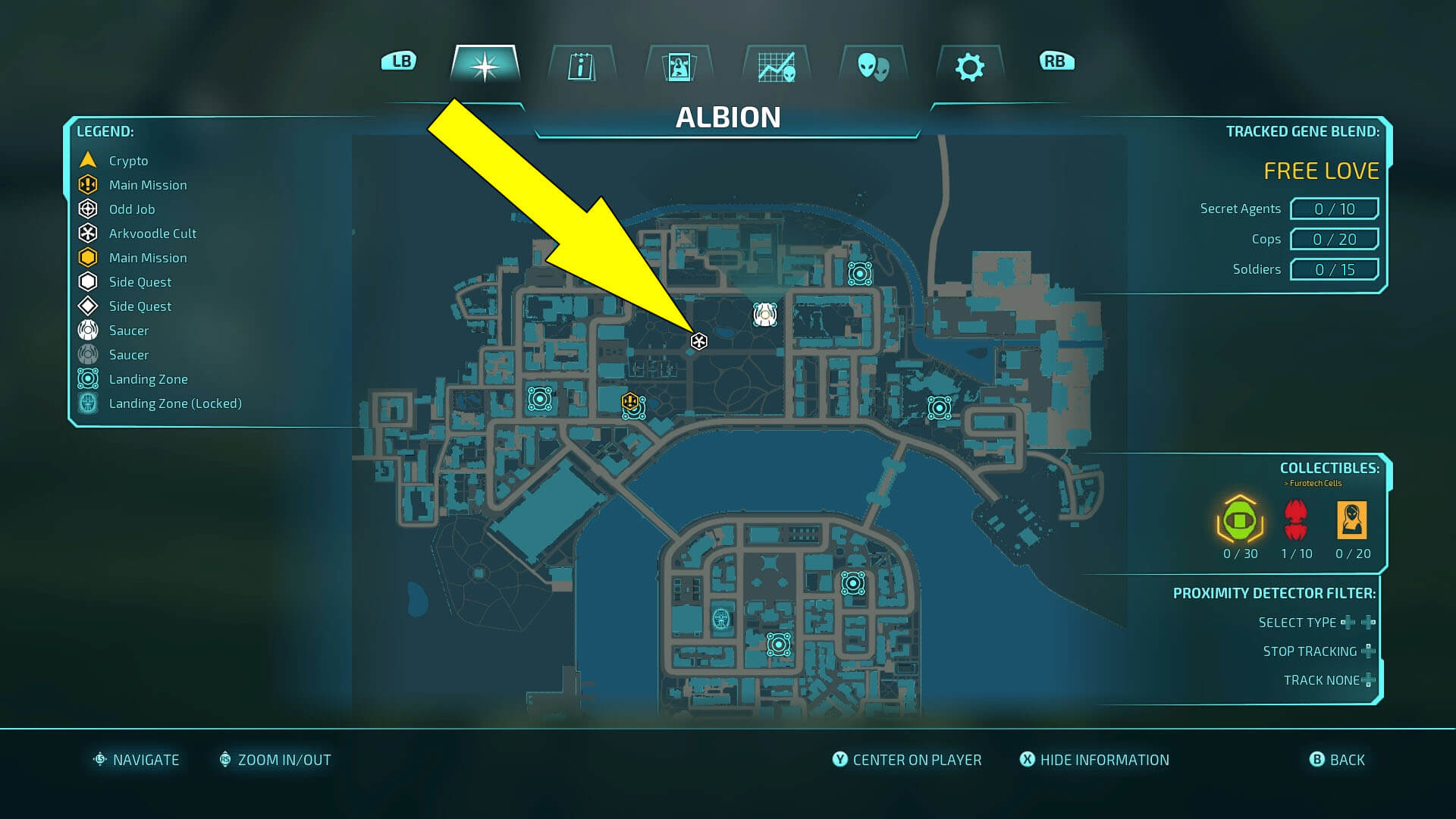Screen dimensions: 1456x819
Task: Expand the Legend panel header
Action: (x=106, y=130)
